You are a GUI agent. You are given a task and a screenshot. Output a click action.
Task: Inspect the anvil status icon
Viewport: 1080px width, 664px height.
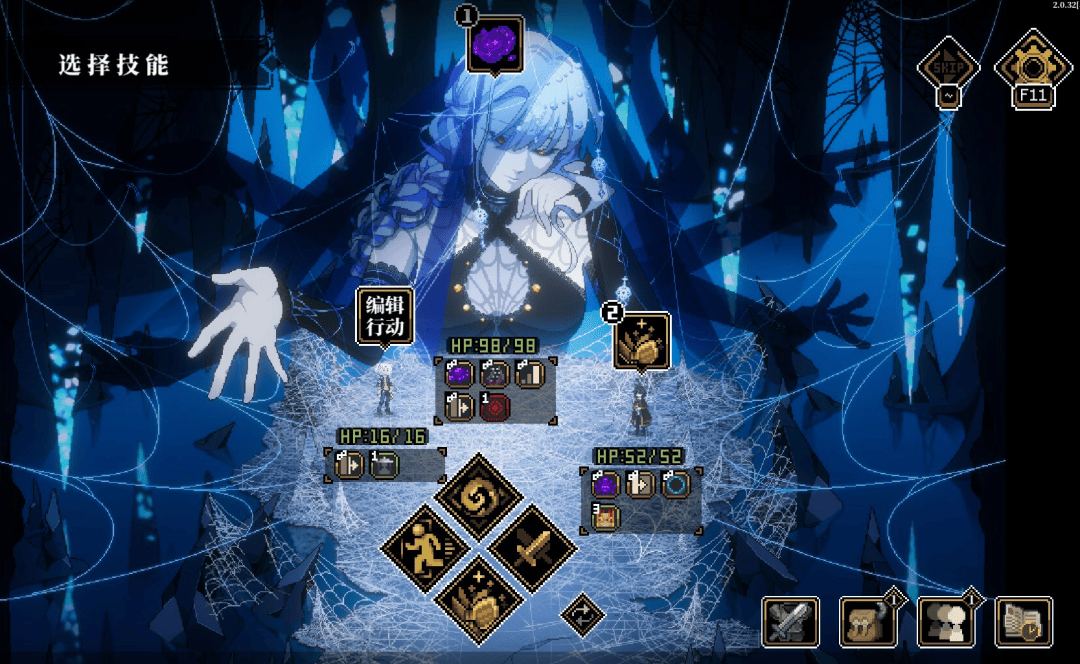pos(384,465)
